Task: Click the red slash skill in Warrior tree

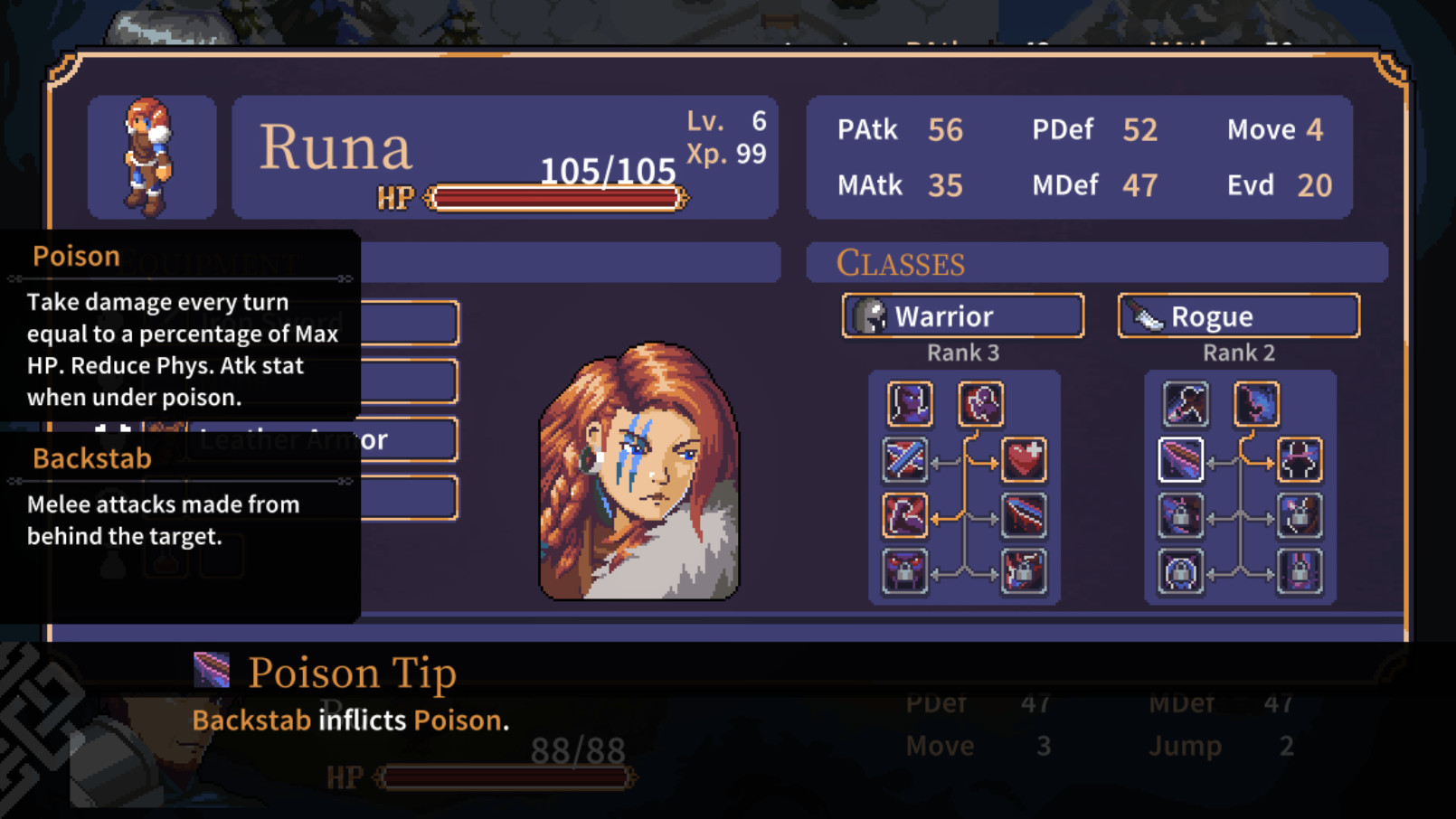Action: [1023, 516]
